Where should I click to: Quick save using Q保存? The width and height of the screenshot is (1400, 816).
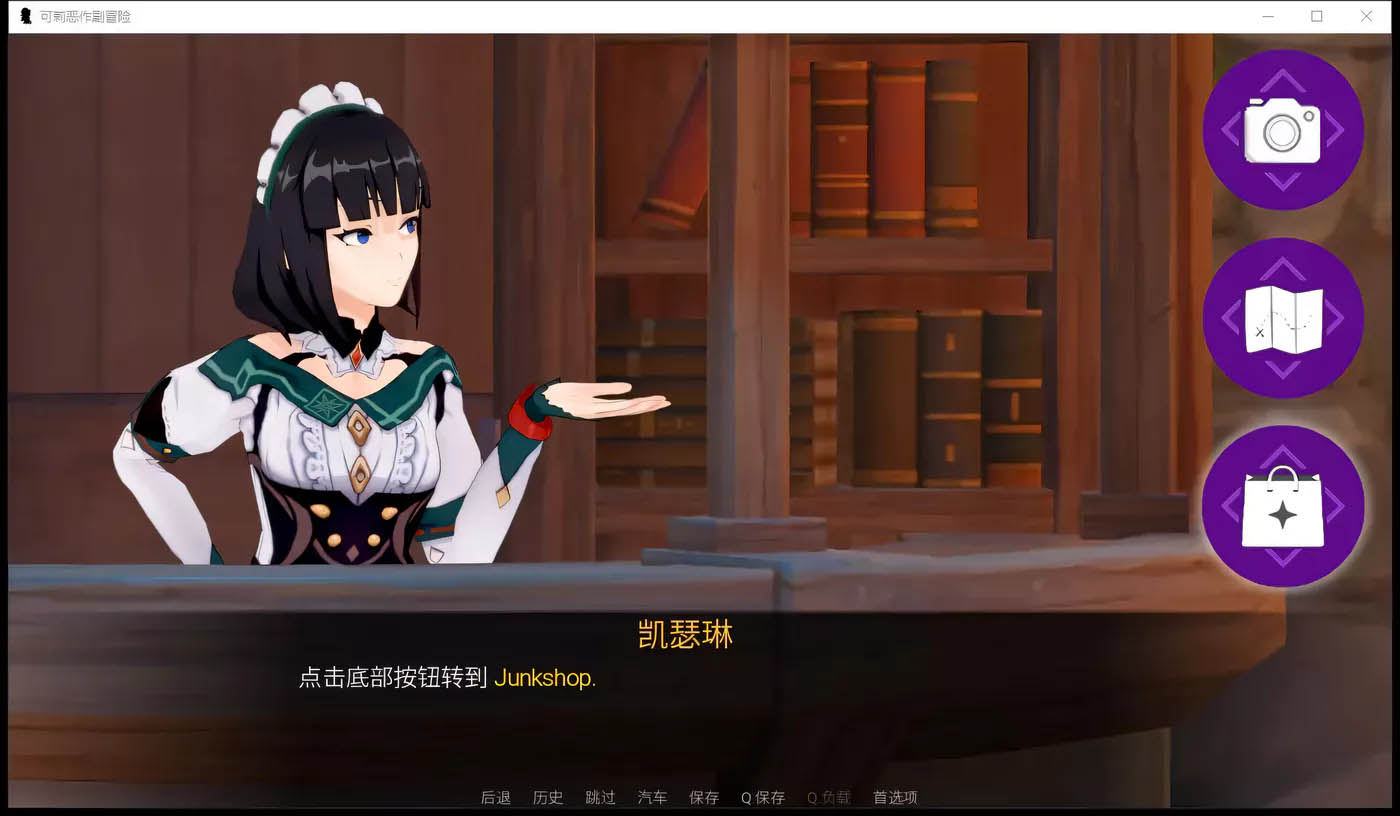click(763, 797)
